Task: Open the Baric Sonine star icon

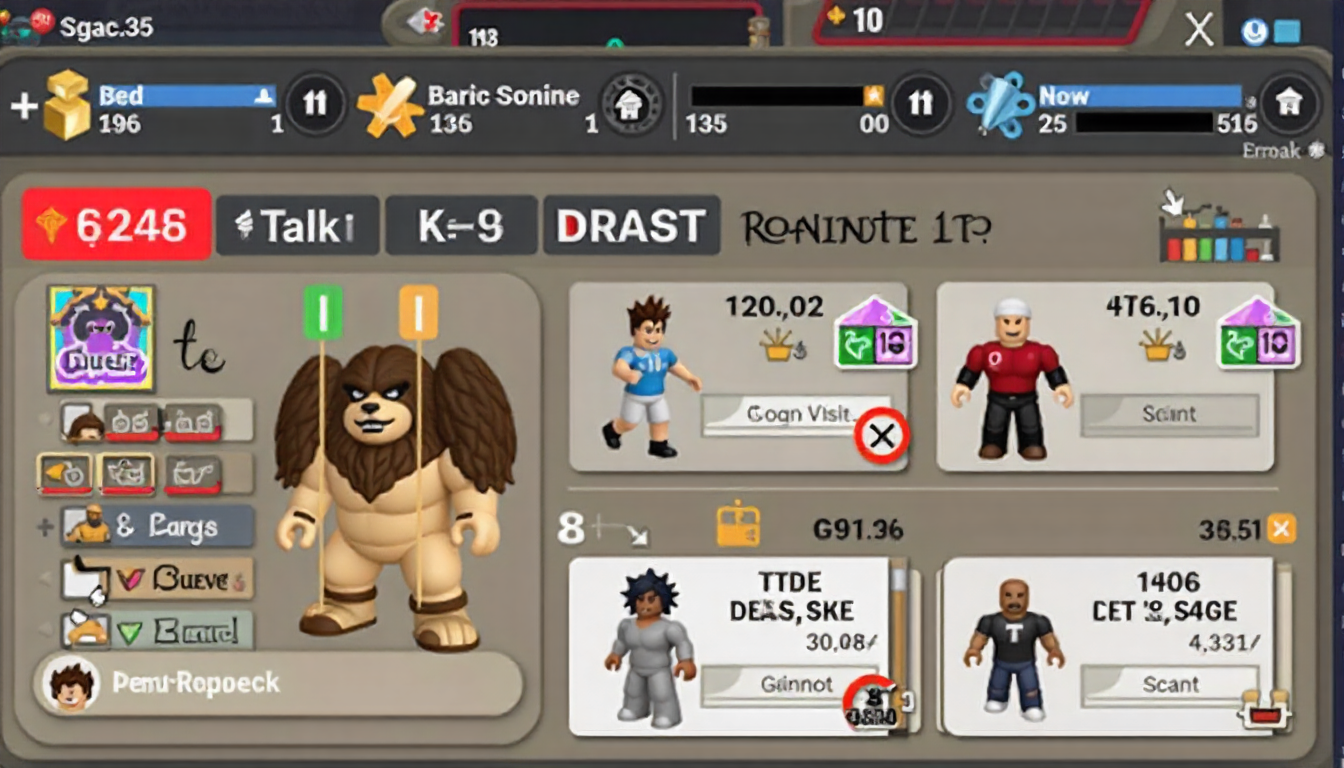Action: (390, 105)
